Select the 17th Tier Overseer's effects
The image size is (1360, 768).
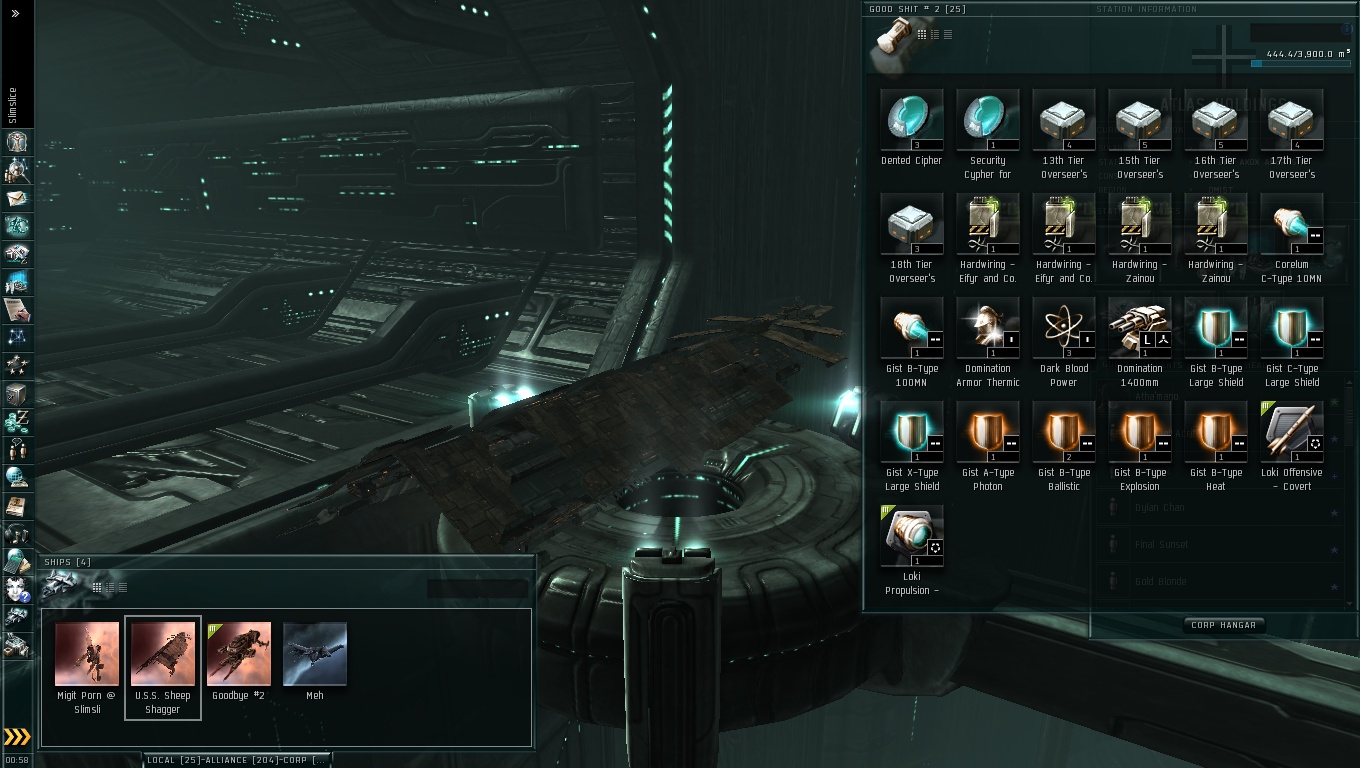coord(1291,120)
